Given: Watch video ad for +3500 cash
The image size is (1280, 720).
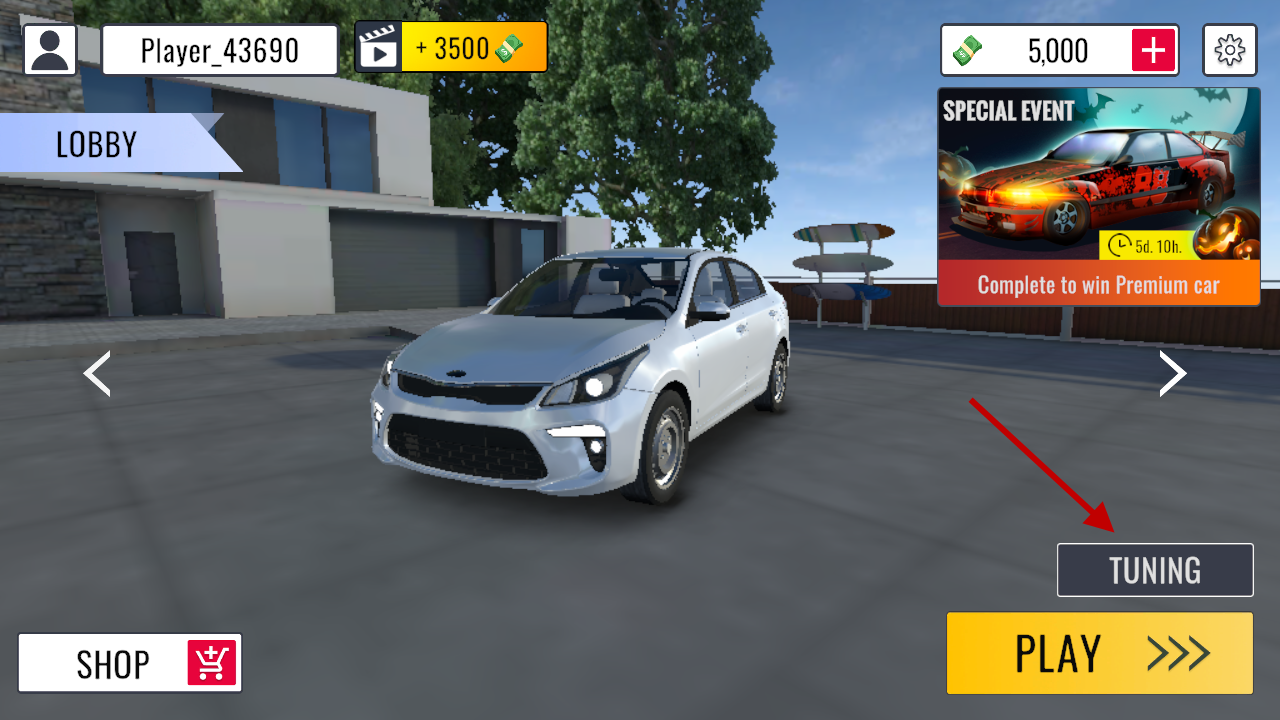Looking at the screenshot, I should (451, 48).
